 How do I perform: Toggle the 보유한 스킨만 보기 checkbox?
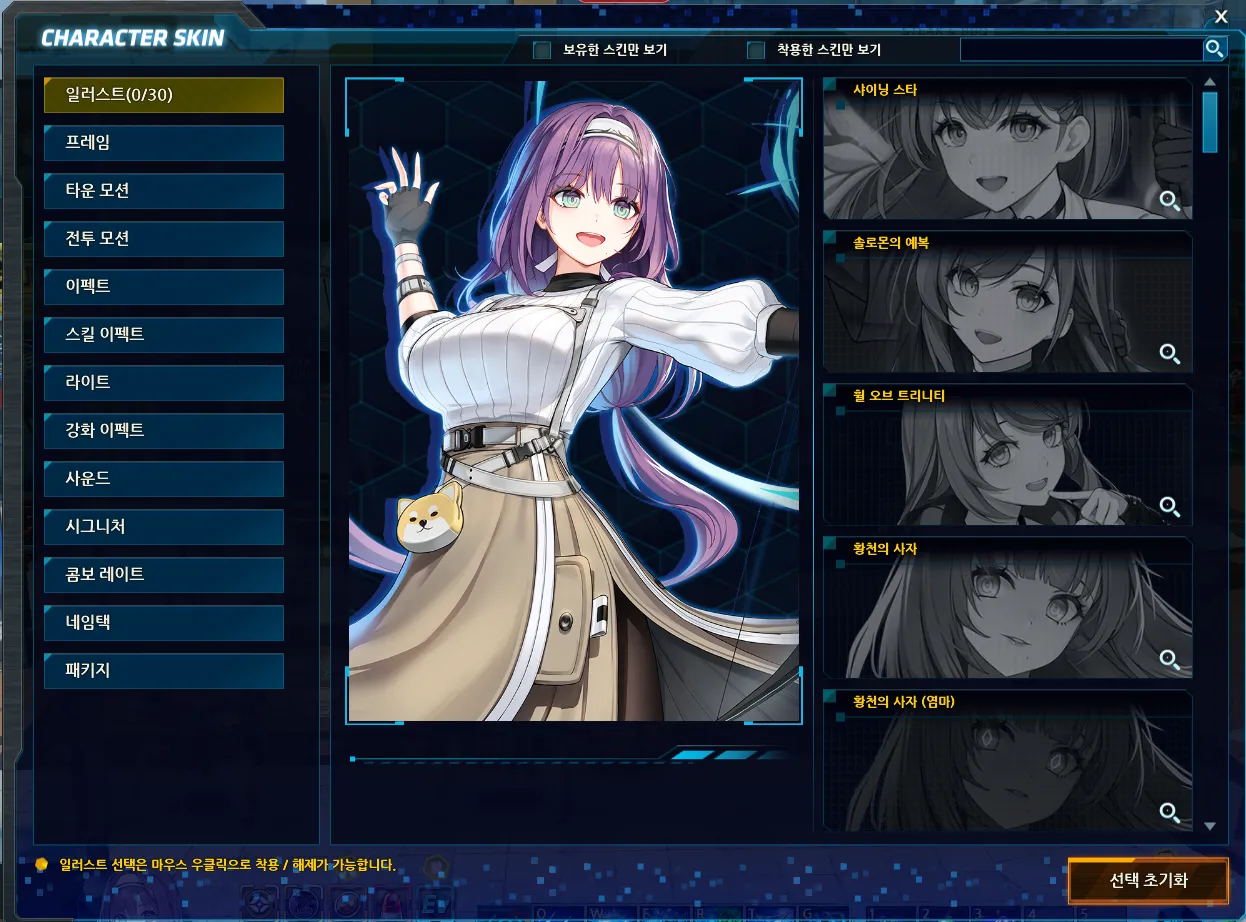click(x=542, y=50)
